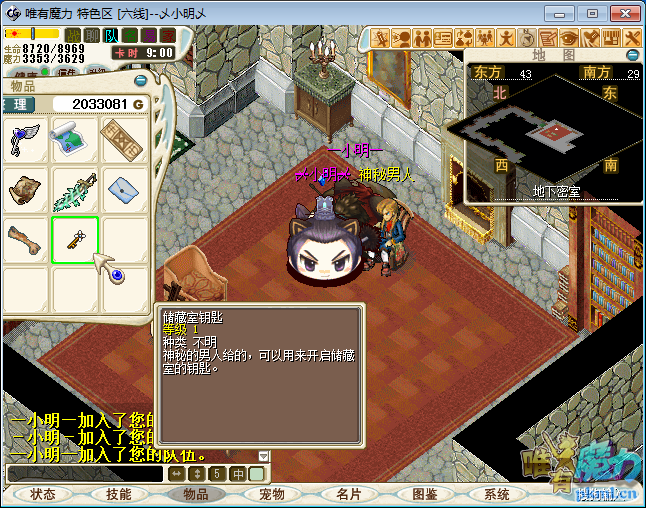646x508 pixels.
Task: Collapse the 地图 map panel
Action: 632,54
